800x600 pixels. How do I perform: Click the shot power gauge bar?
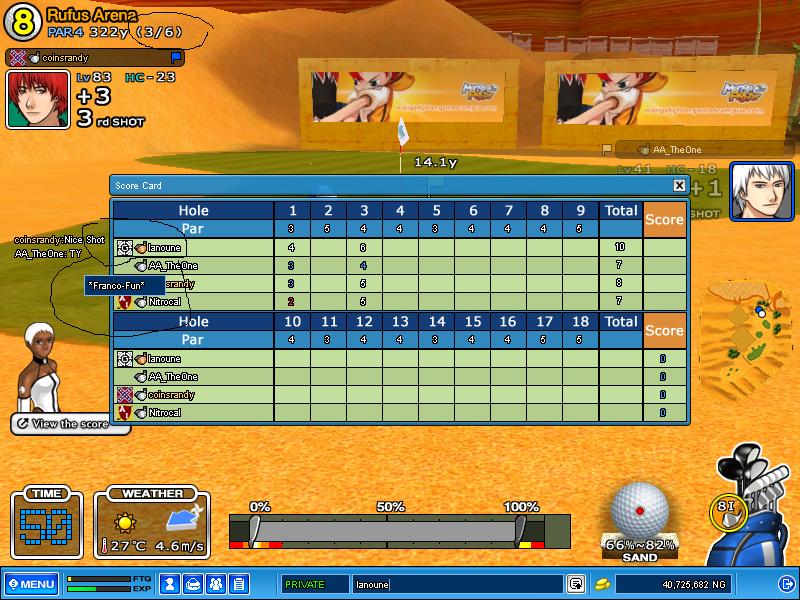(x=390, y=529)
